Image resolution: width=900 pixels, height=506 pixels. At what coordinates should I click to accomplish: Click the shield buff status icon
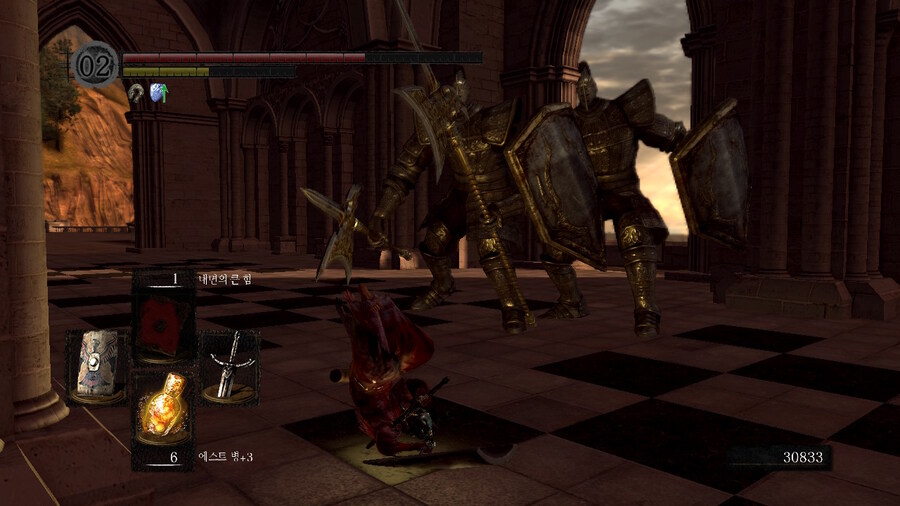click(158, 93)
